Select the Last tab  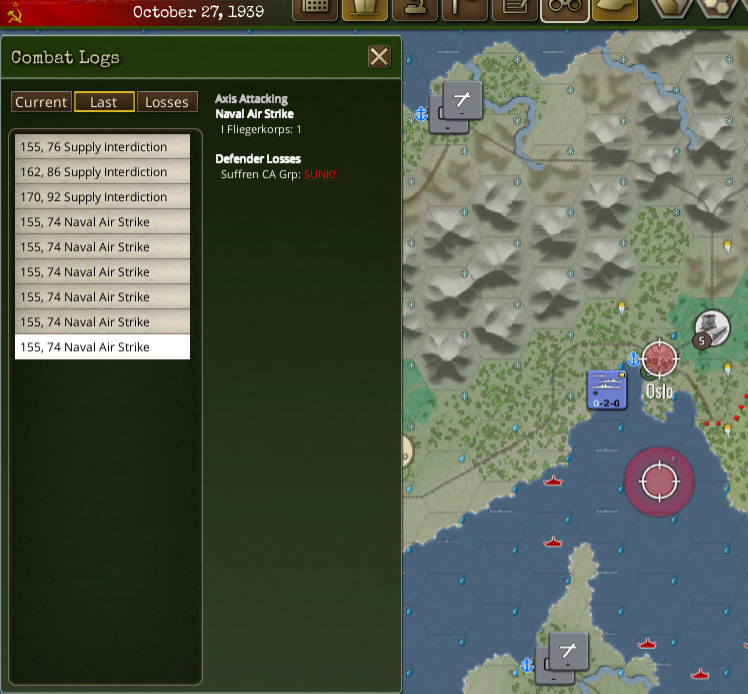point(104,102)
